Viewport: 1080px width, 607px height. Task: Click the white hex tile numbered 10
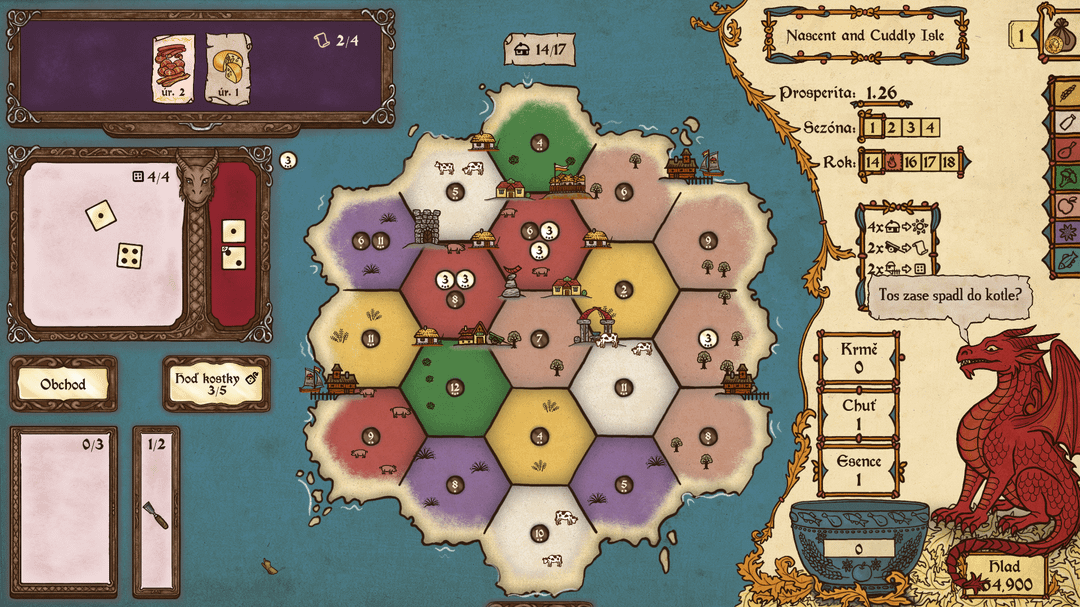click(540, 533)
